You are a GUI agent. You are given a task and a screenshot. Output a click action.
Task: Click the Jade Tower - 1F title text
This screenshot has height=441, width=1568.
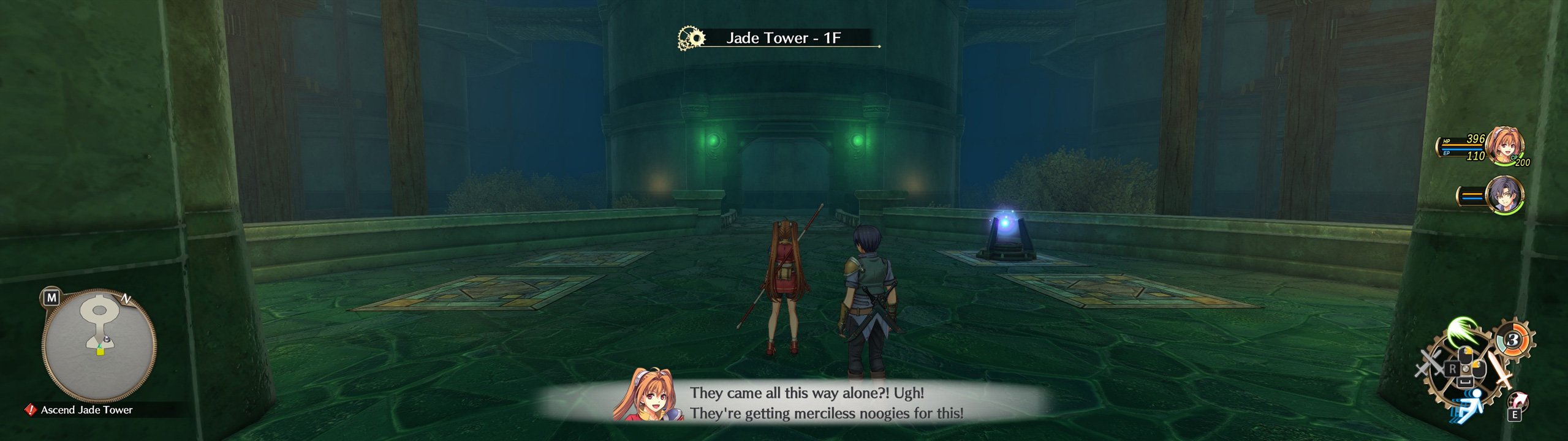coord(783,37)
